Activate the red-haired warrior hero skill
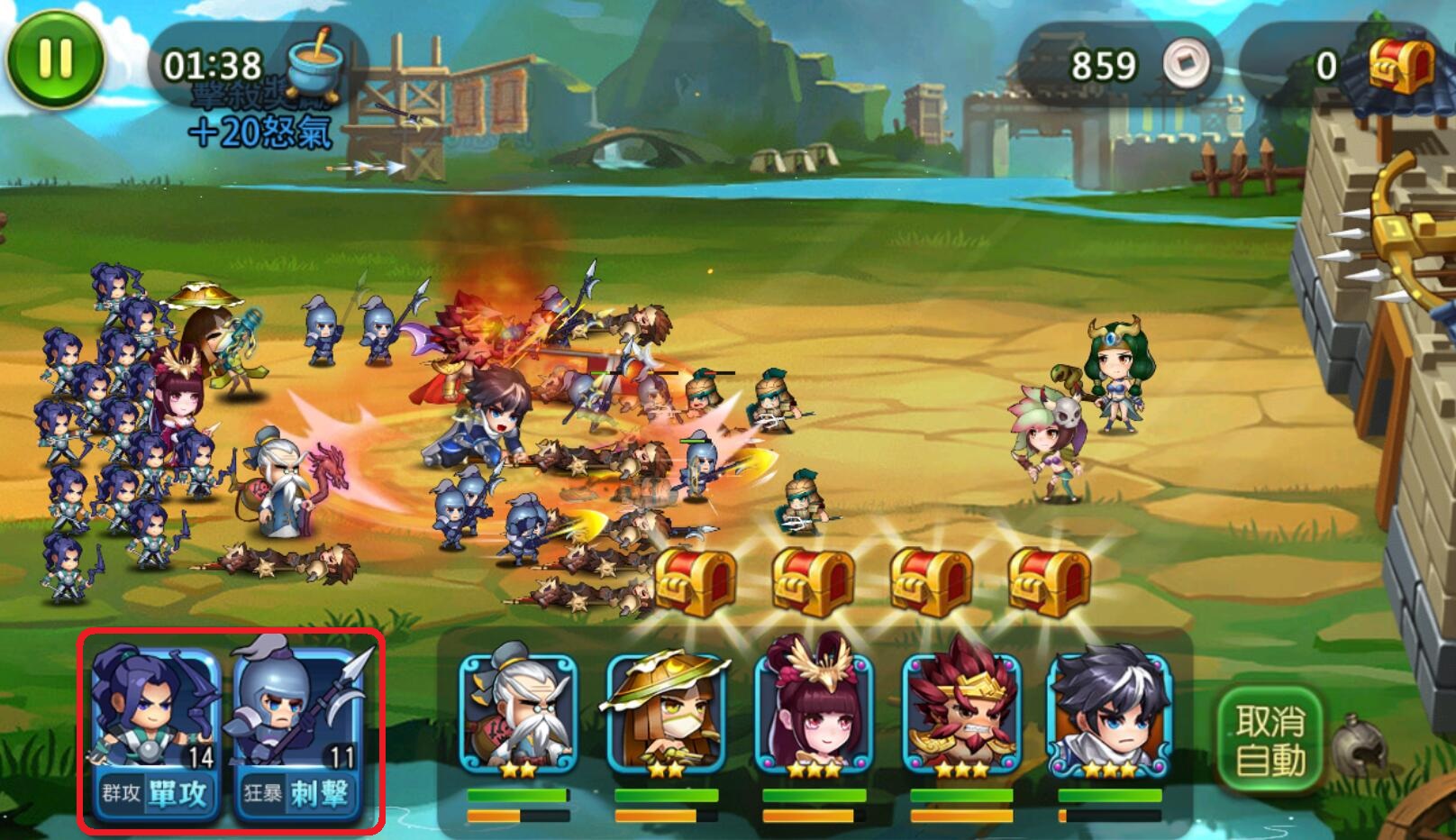Image resolution: width=1456 pixels, height=840 pixels. 961,712
